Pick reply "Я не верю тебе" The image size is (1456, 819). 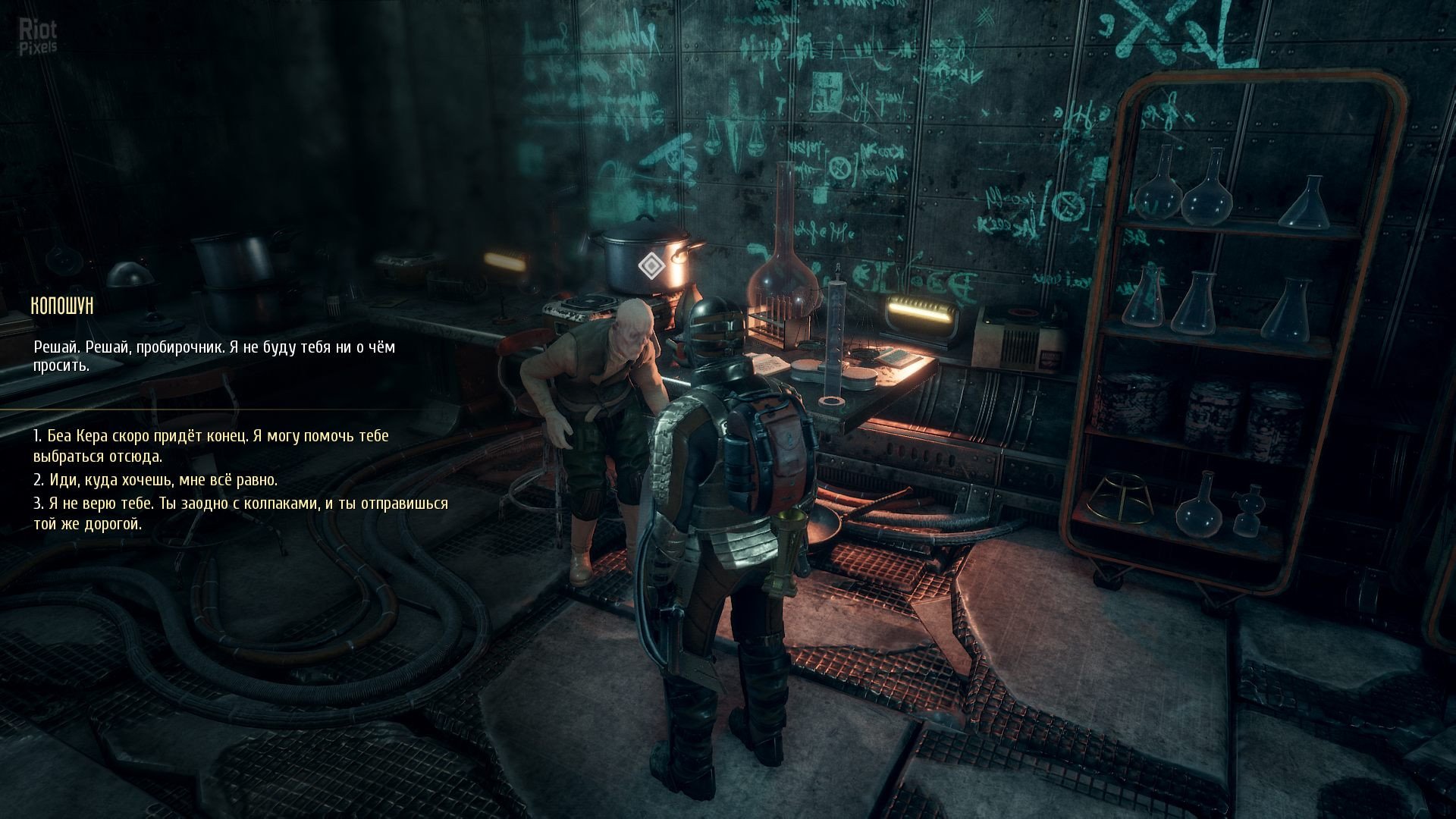point(240,513)
